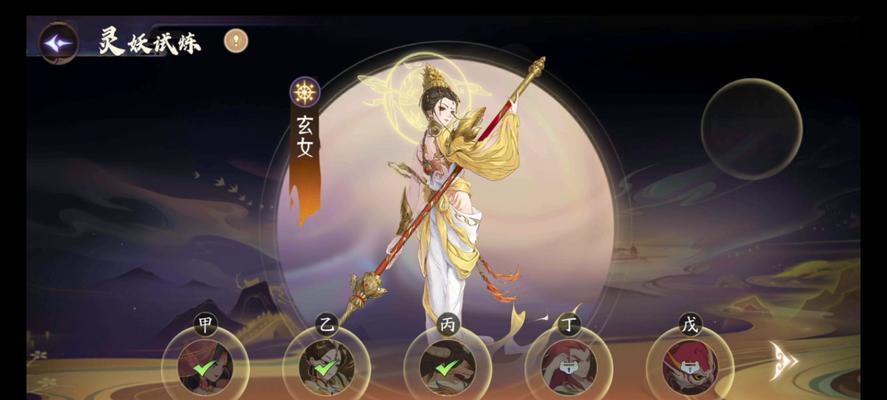
Task: Show next stages with the right arrow
Action: click(782, 360)
